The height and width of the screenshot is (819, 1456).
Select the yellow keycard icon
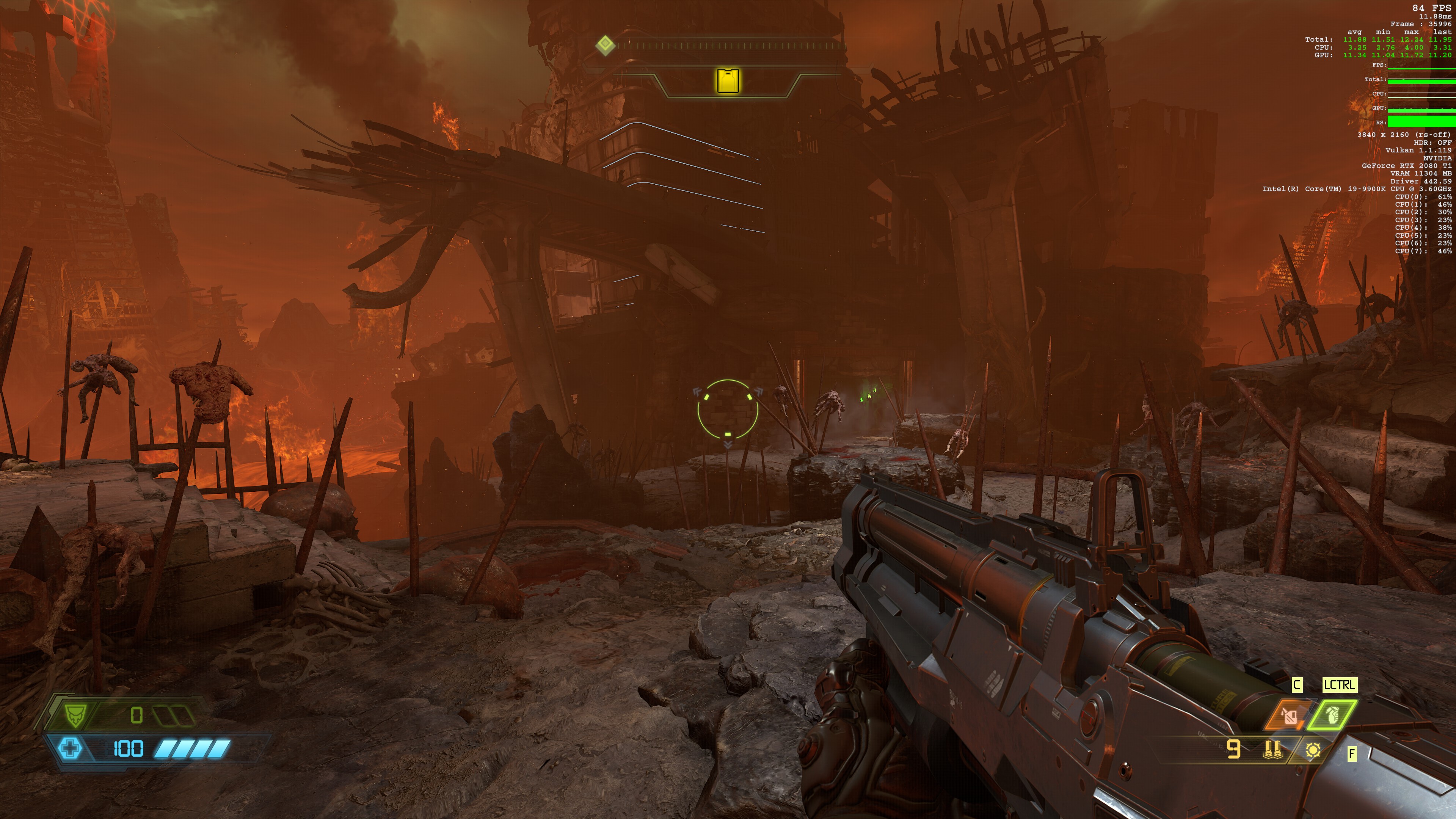point(728,80)
